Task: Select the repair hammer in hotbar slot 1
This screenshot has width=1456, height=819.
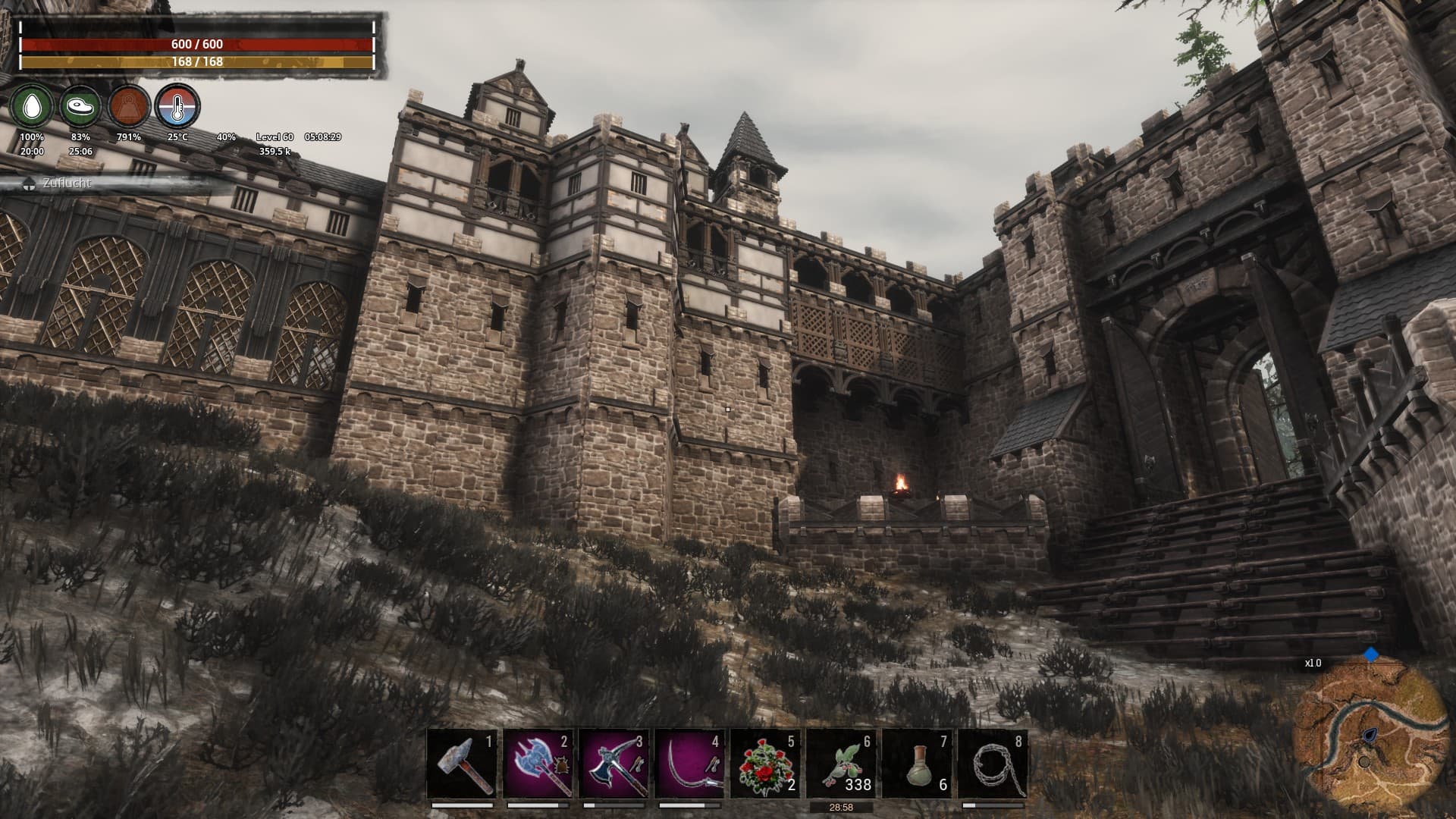Action: 463,763
